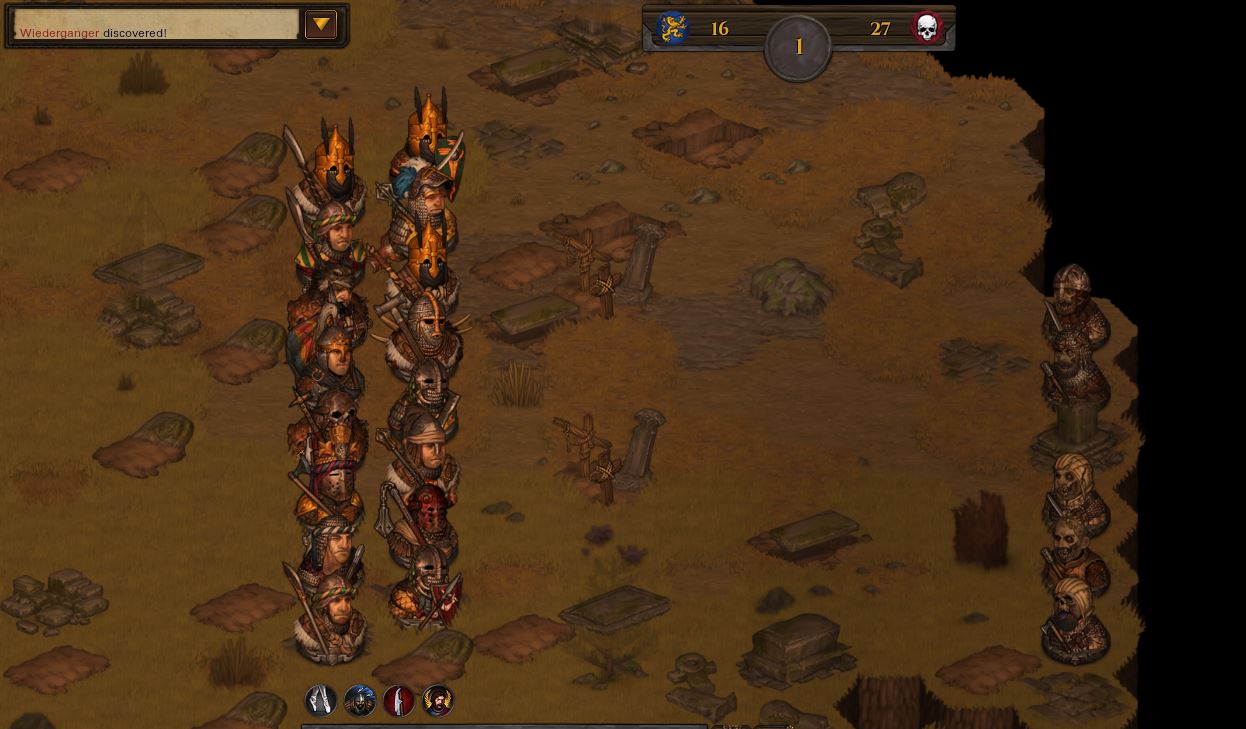Select the helmeted warrior on blue status icon
Screen dimensions: 1246x729
(360, 700)
